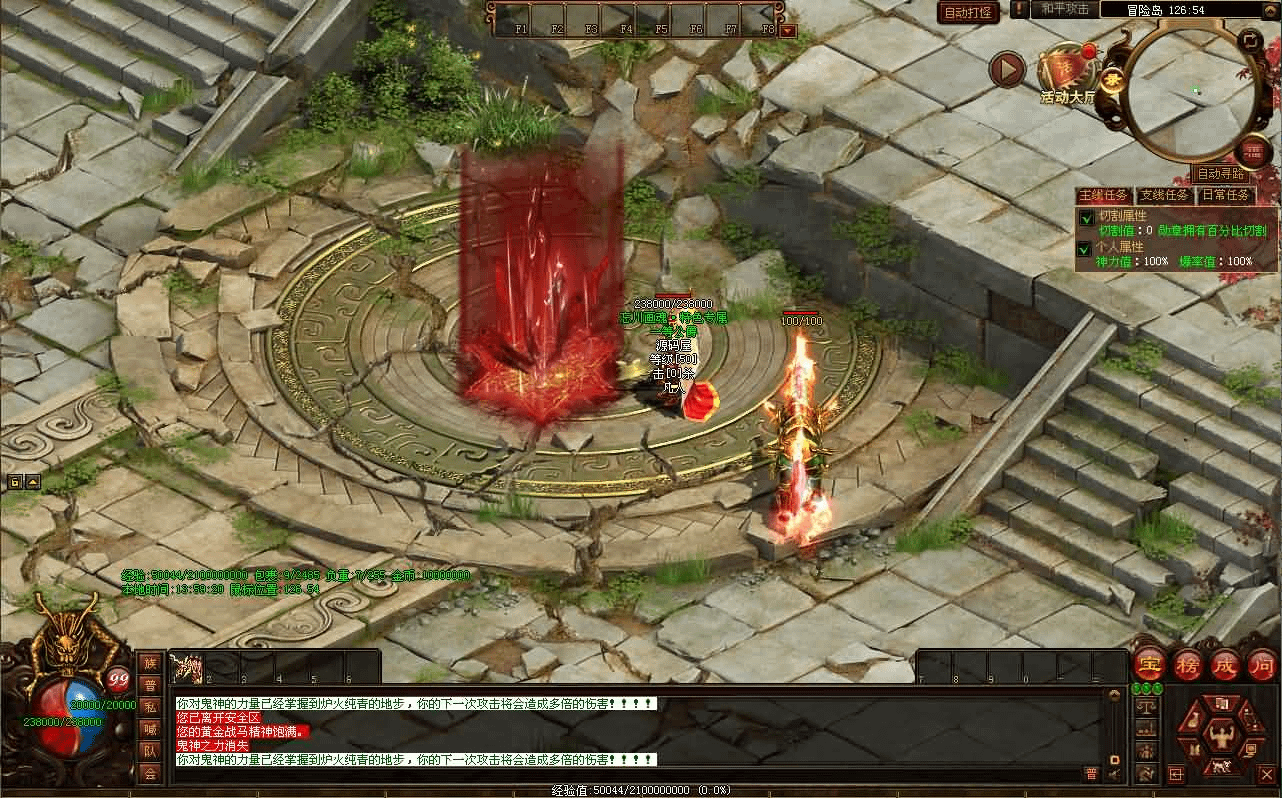Viewport: 1282px width, 798px height.
Task: Show the 榜 ranking board
Action: (1187, 664)
